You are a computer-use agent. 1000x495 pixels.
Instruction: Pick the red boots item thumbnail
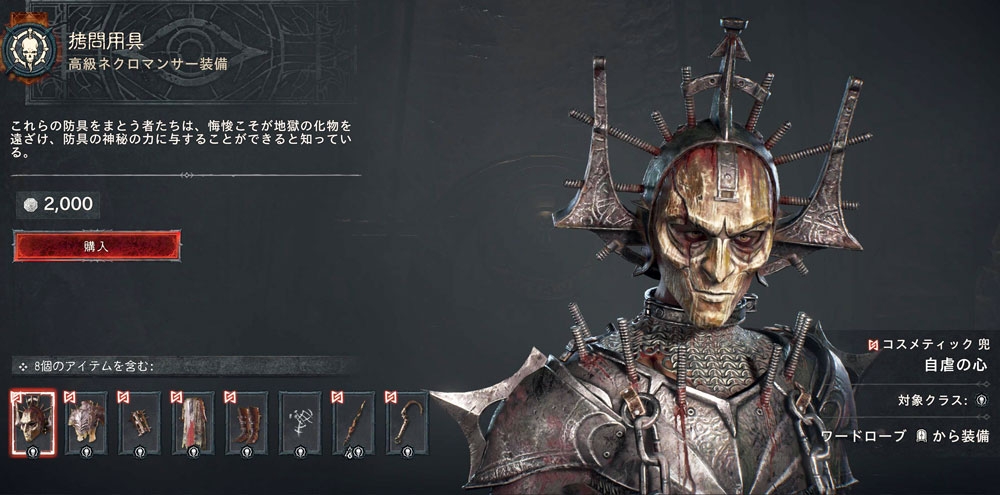click(246, 422)
